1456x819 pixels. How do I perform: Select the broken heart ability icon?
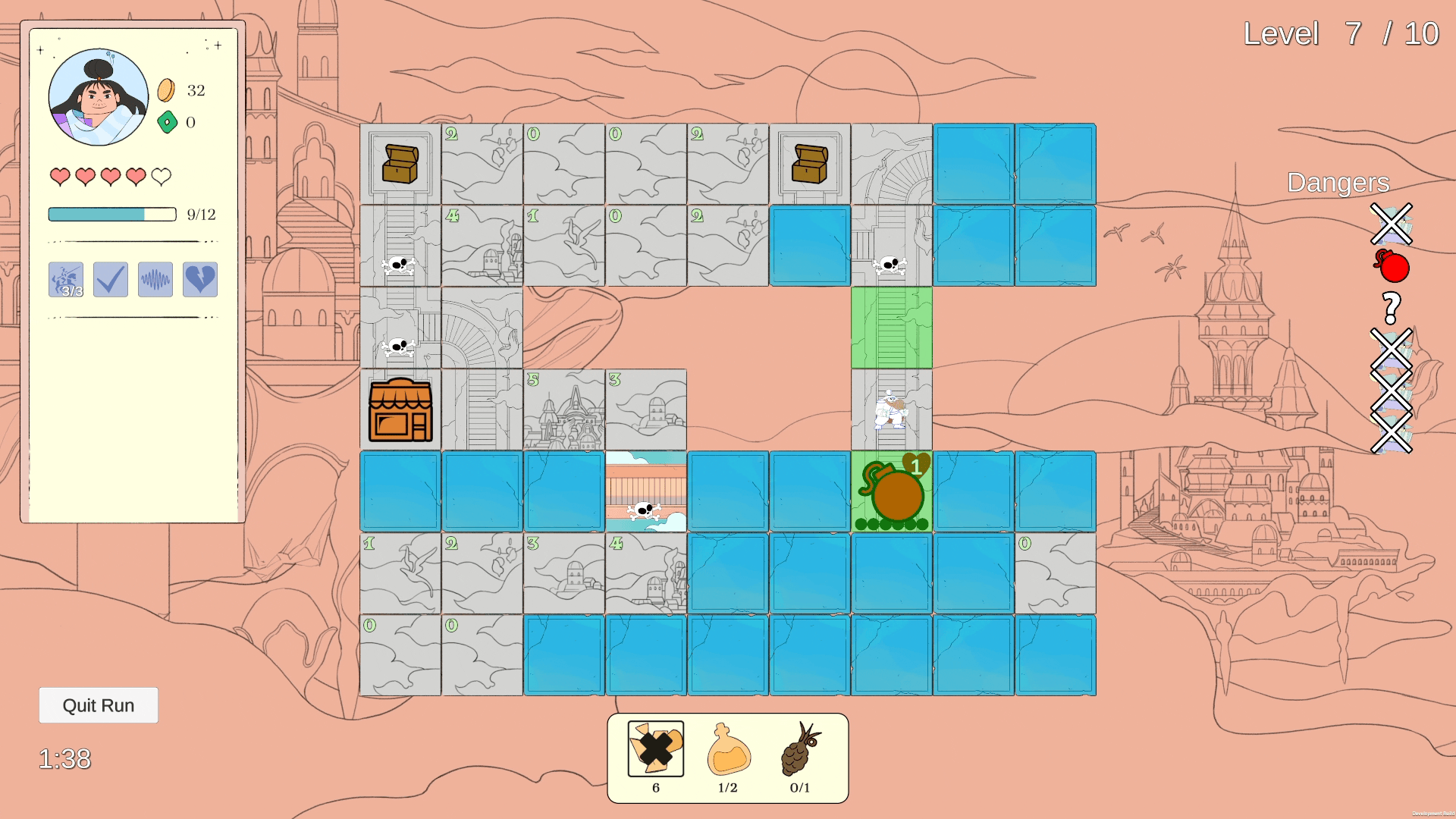199,279
